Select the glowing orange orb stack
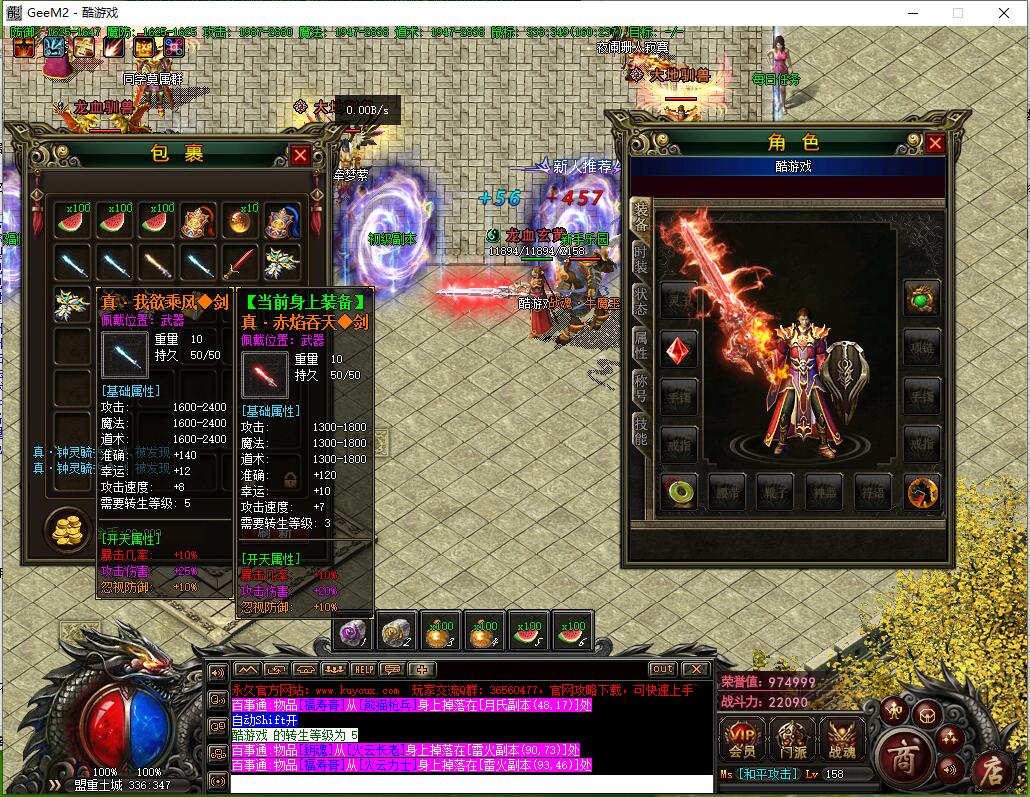1030x797 pixels. pos(241,221)
